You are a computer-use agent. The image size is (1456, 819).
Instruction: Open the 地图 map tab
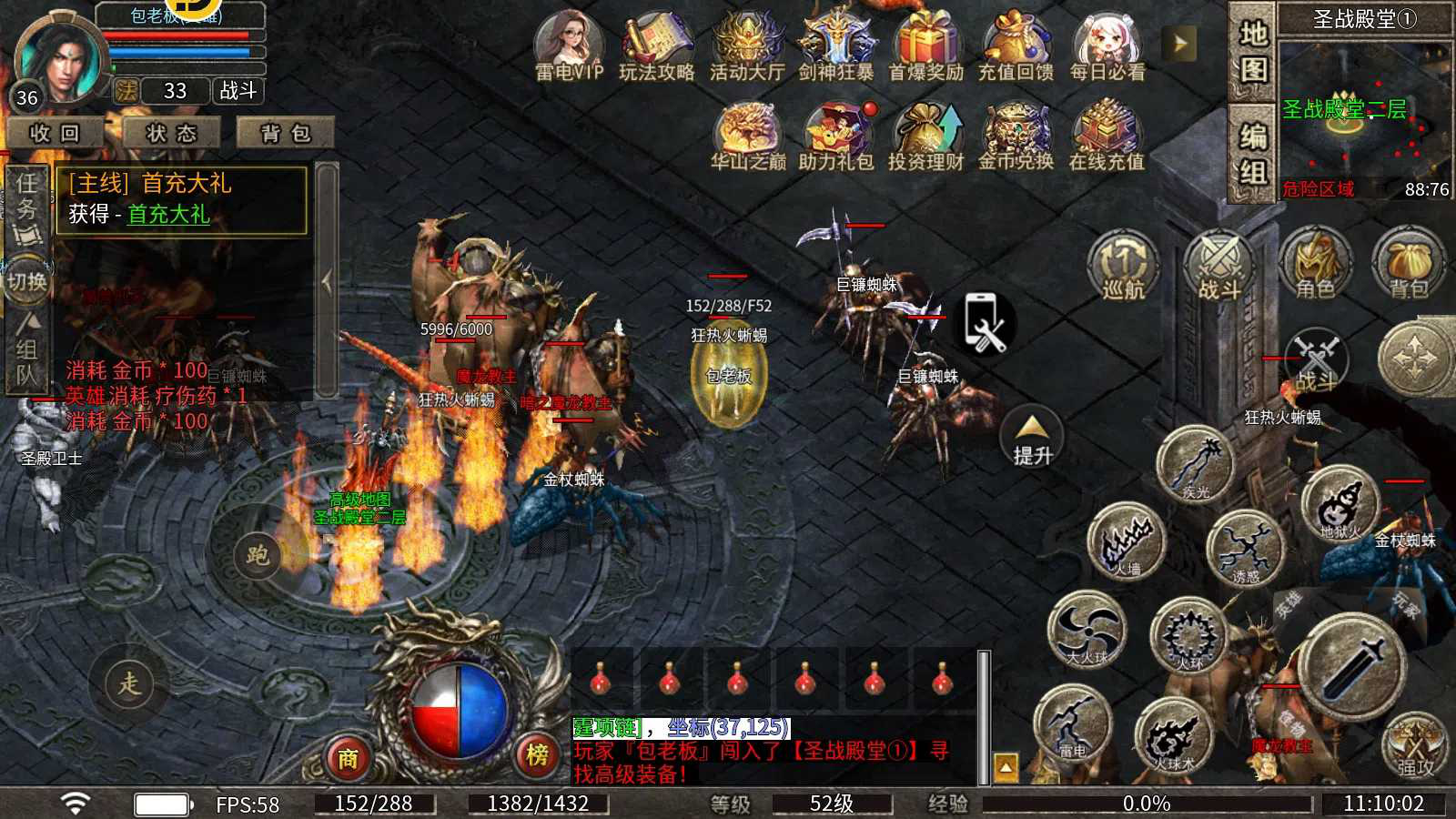pos(1253,50)
